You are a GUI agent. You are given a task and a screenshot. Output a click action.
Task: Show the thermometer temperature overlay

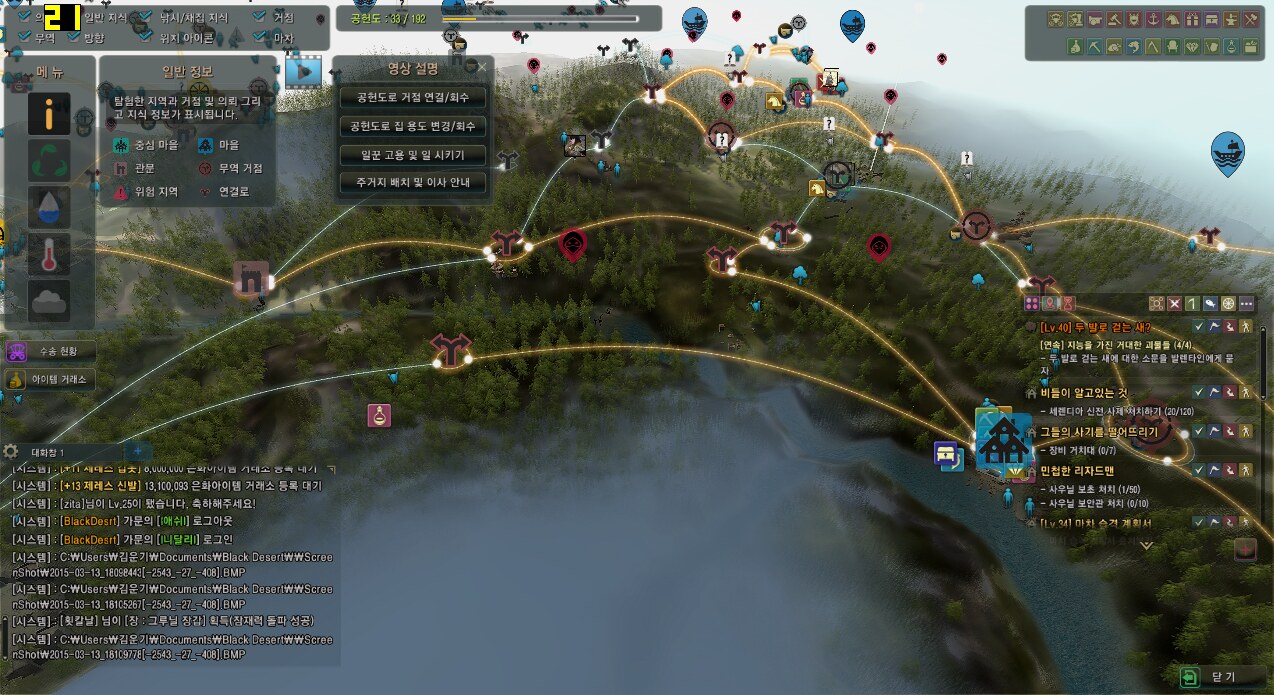point(49,254)
